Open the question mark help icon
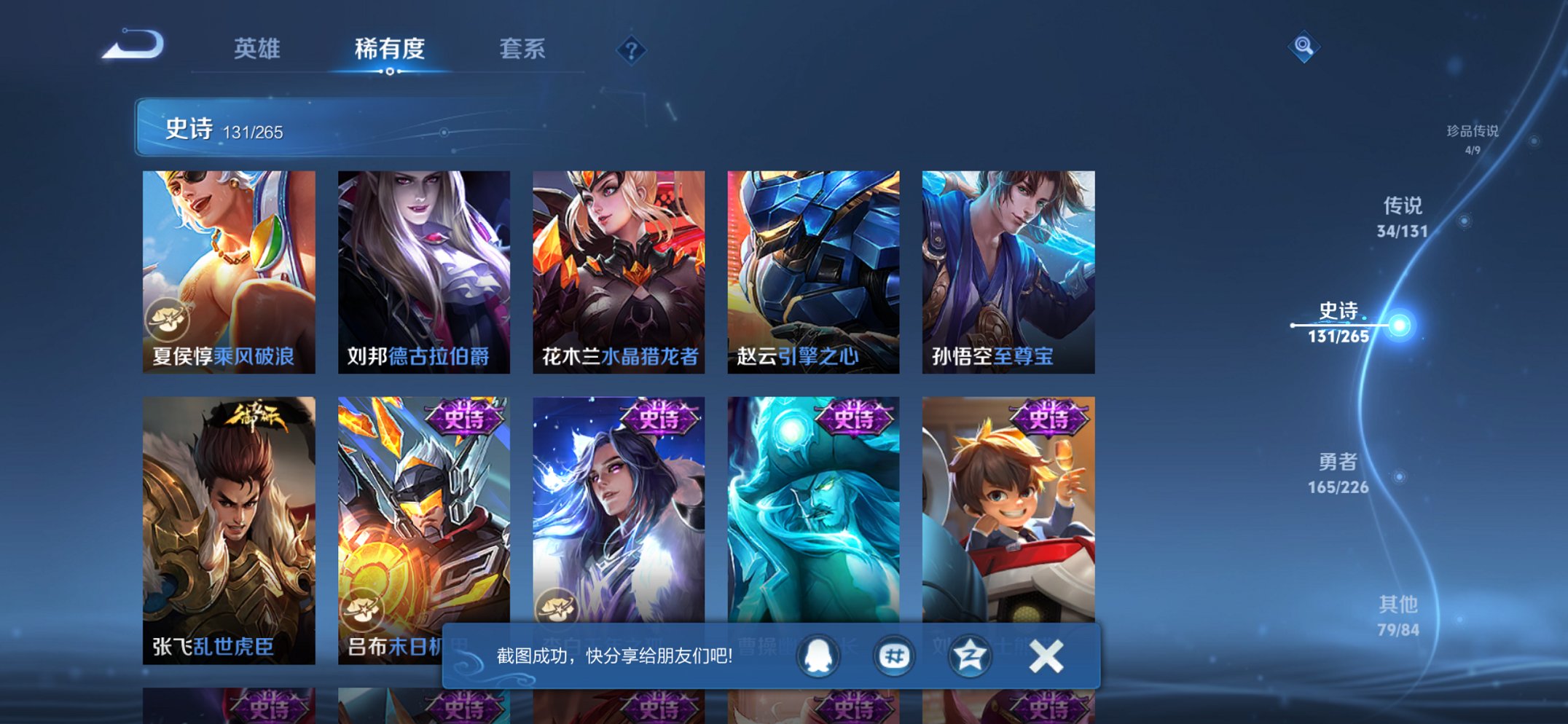 click(x=632, y=50)
